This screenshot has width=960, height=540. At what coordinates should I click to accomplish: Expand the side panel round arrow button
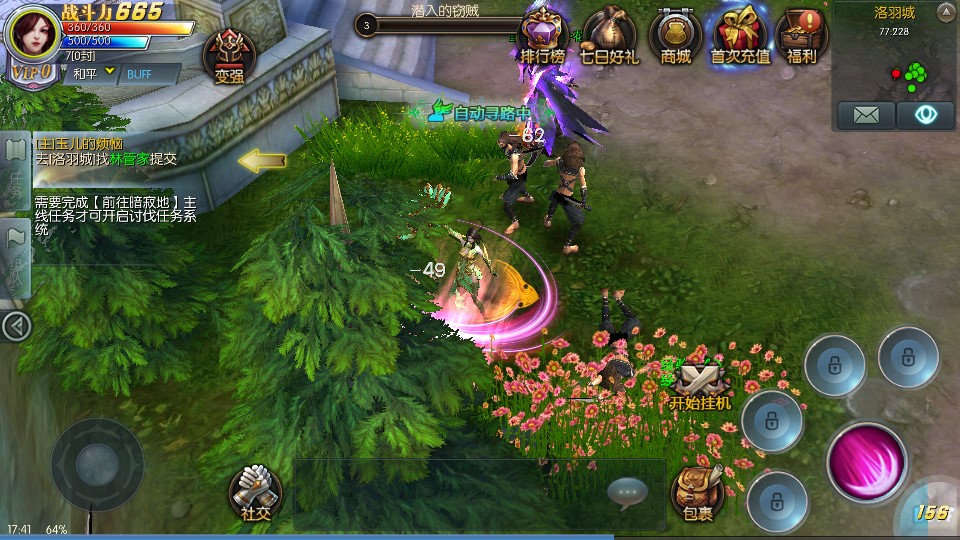coord(15,326)
